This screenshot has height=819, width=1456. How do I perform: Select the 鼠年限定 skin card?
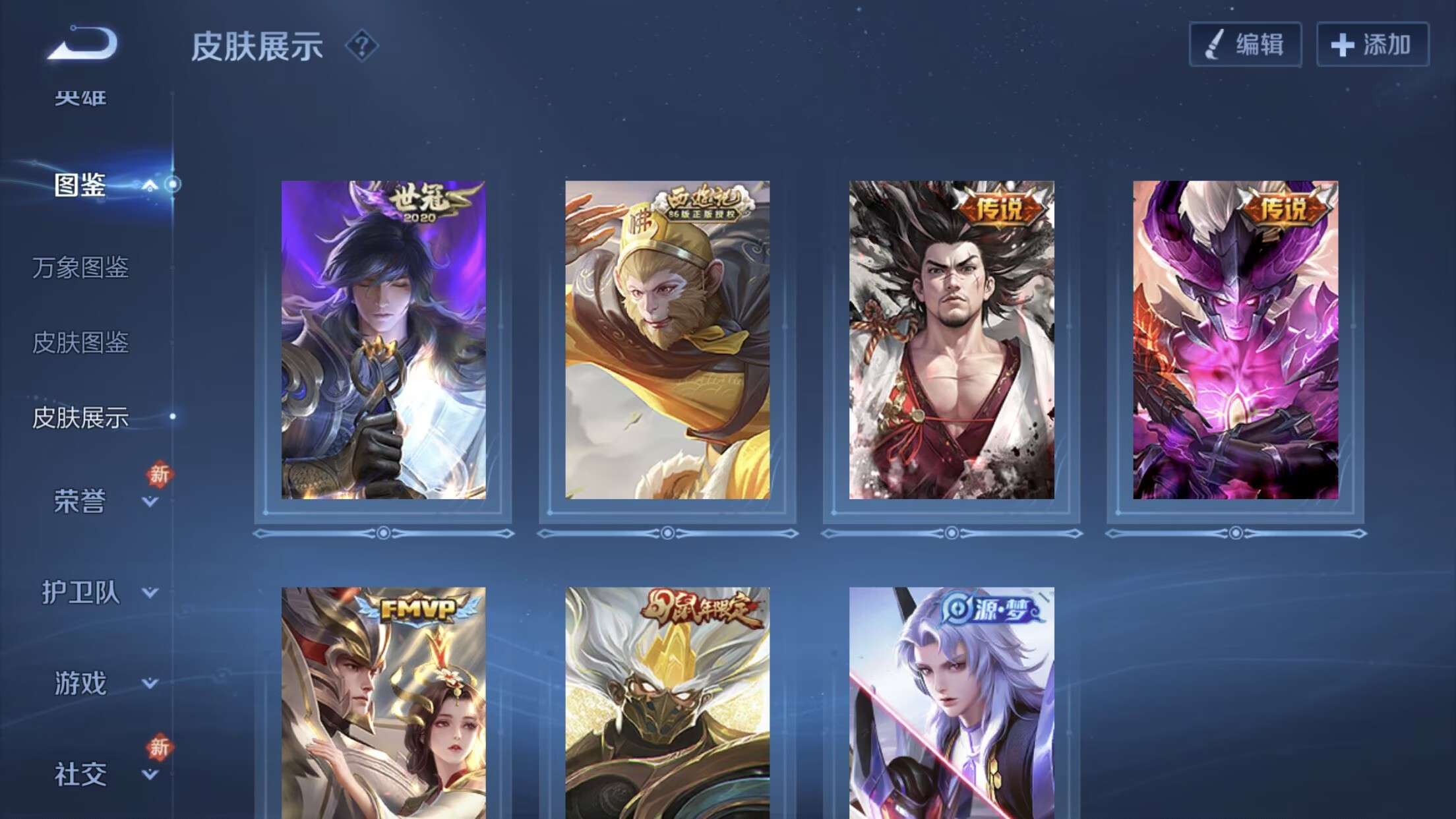[x=667, y=703]
